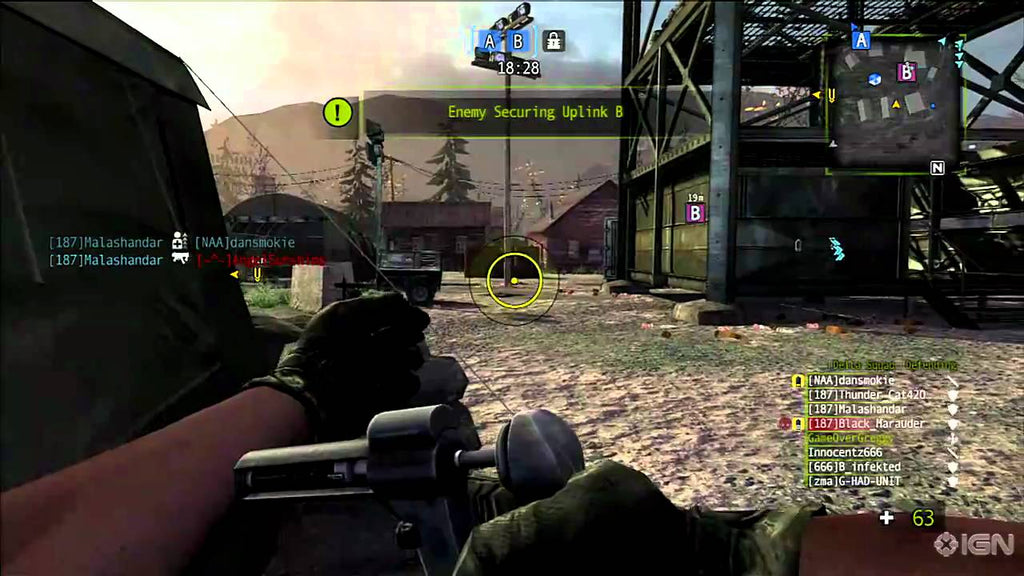Screen dimensions: 1024x576
Task: Select GameOverGreggy in the squad list
Action: click(851, 438)
